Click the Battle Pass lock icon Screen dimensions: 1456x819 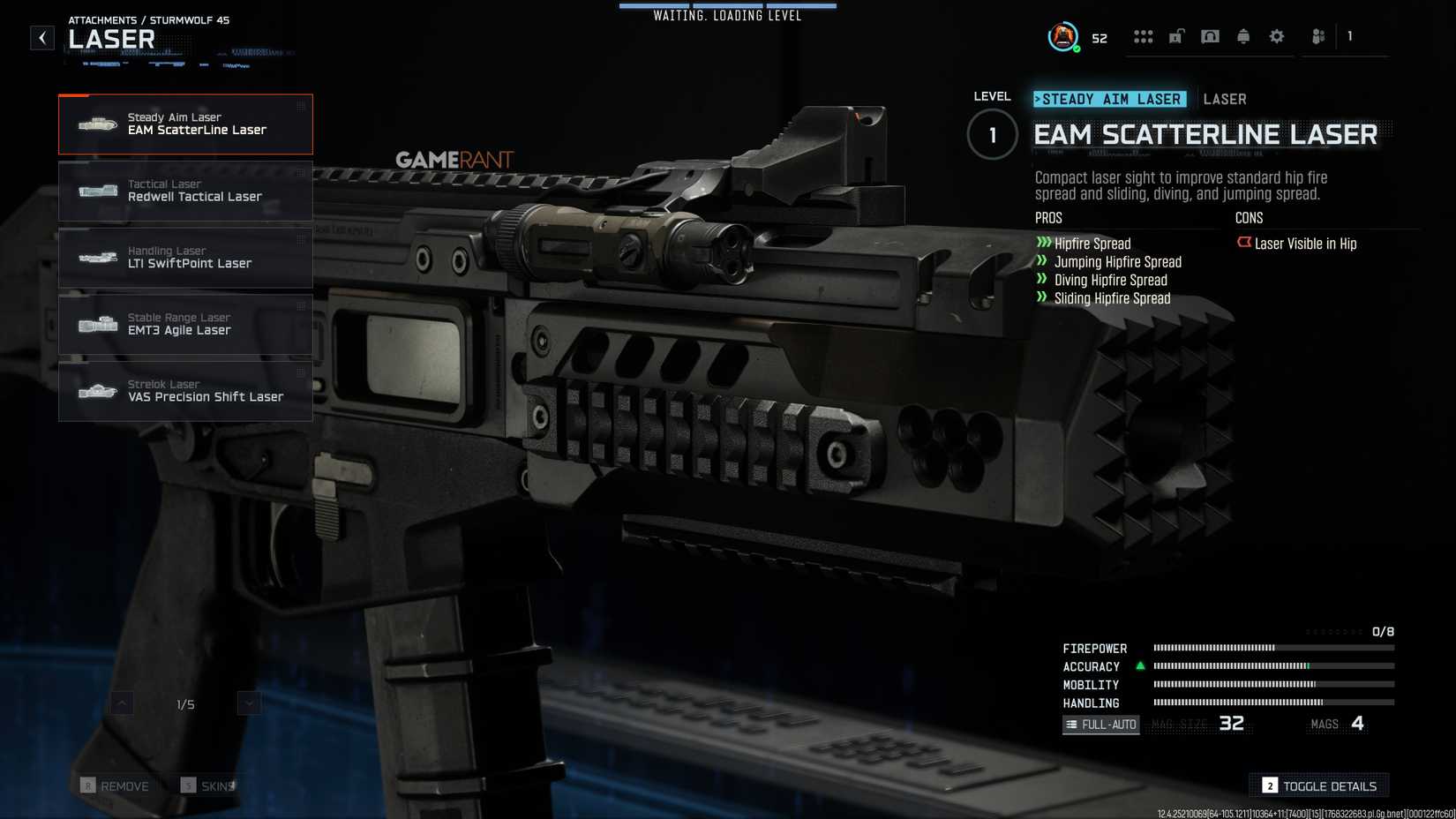coord(1176,36)
